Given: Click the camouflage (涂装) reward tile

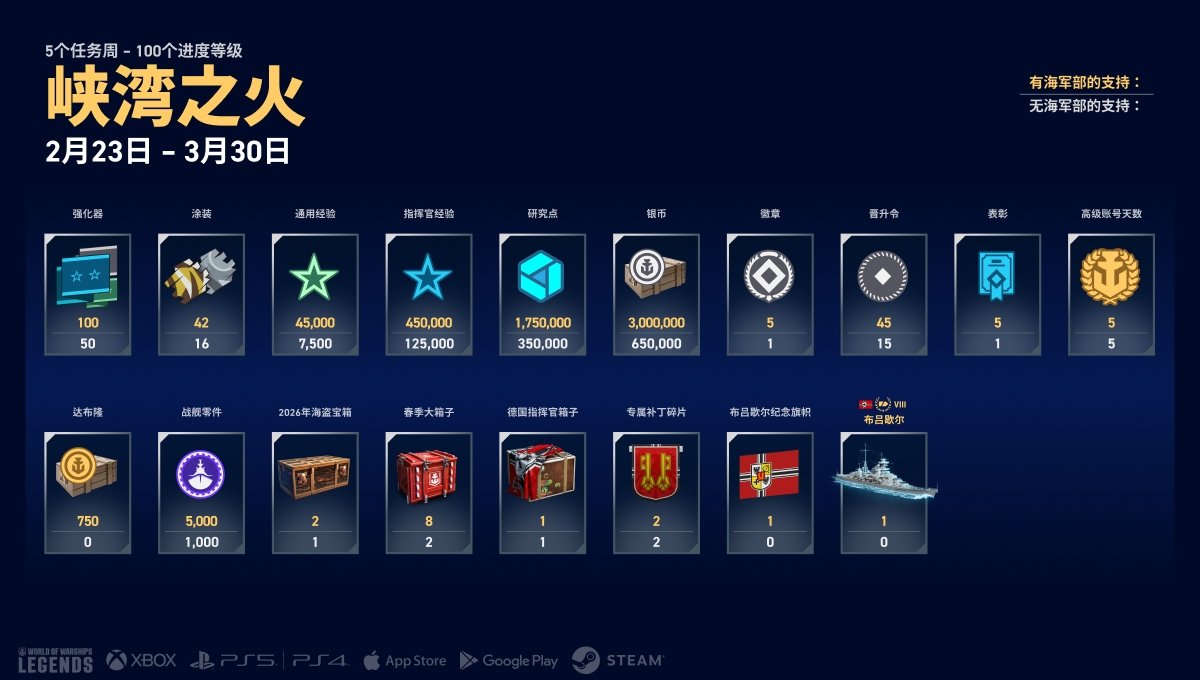Looking at the screenshot, I should (201, 294).
